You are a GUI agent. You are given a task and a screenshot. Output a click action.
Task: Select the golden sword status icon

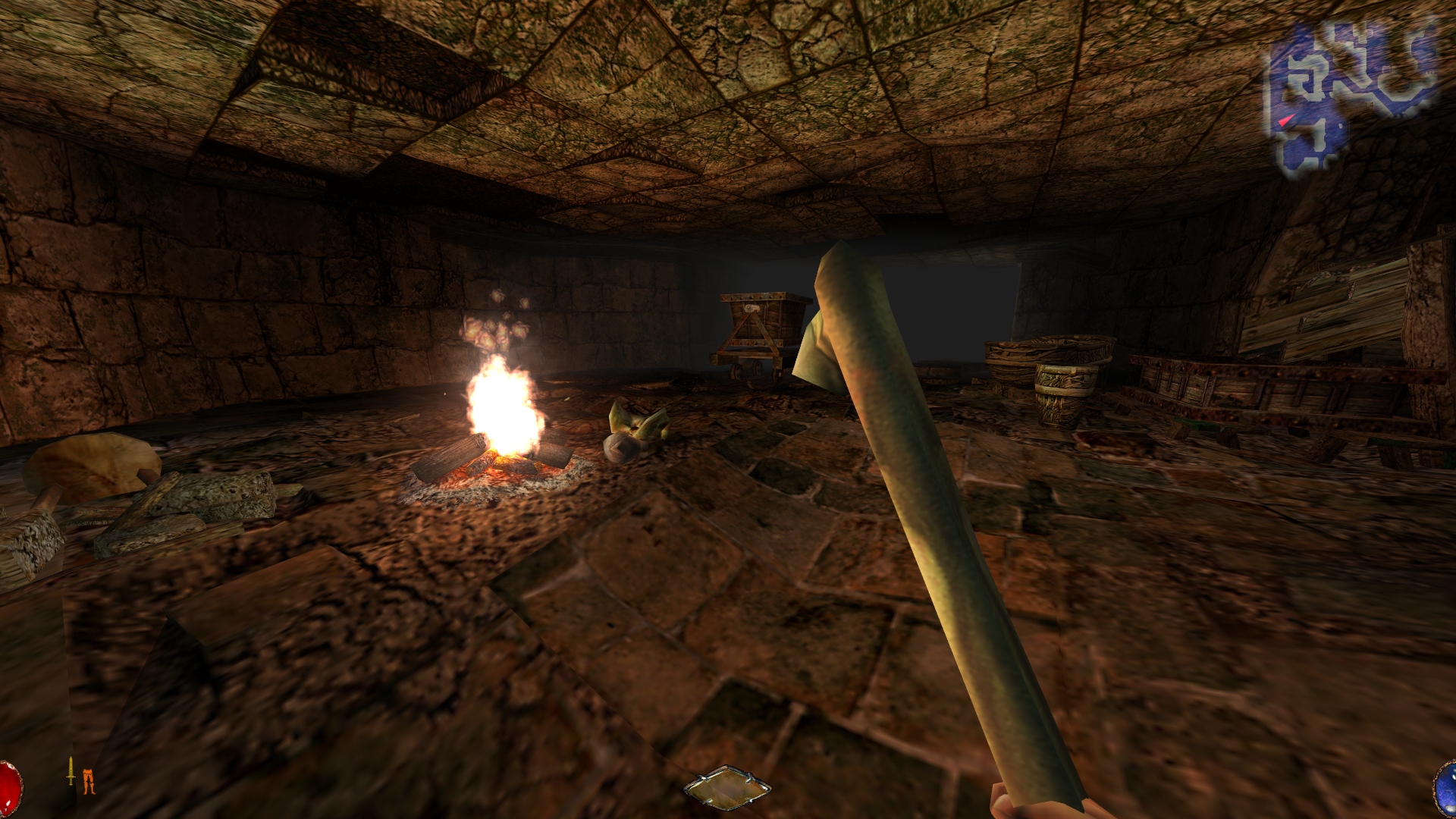71,771
